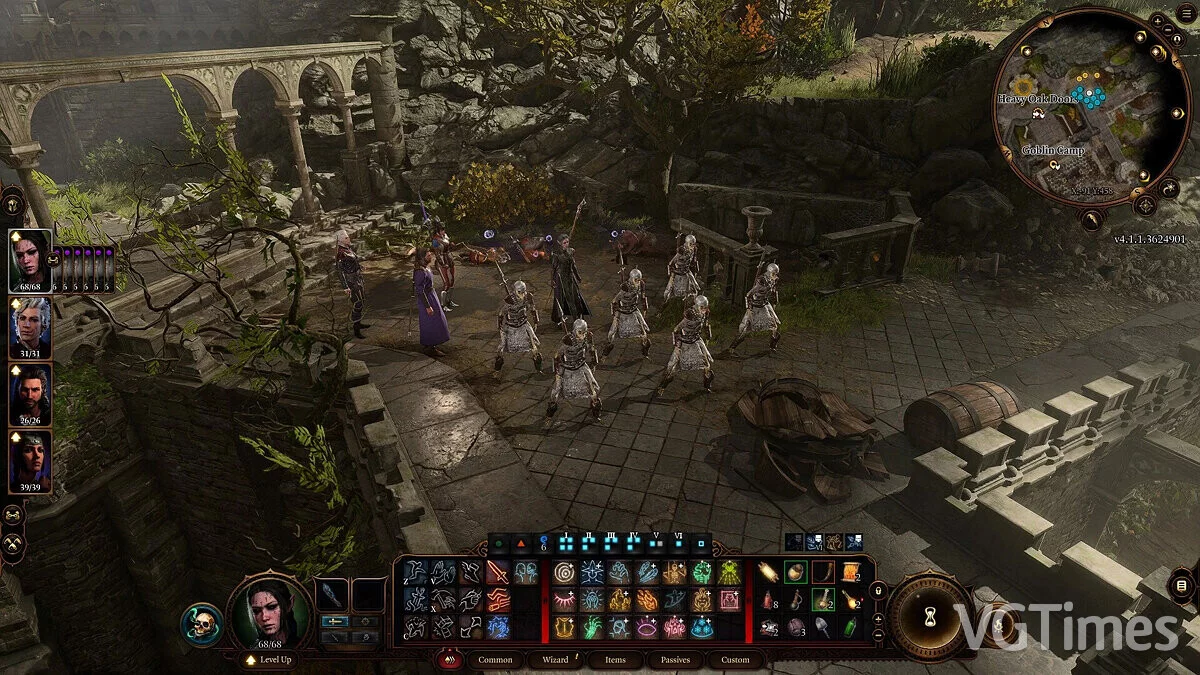Image resolution: width=1200 pixels, height=675 pixels.
Task: Switch to the Wizard hotbar tab
Action: coord(555,660)
